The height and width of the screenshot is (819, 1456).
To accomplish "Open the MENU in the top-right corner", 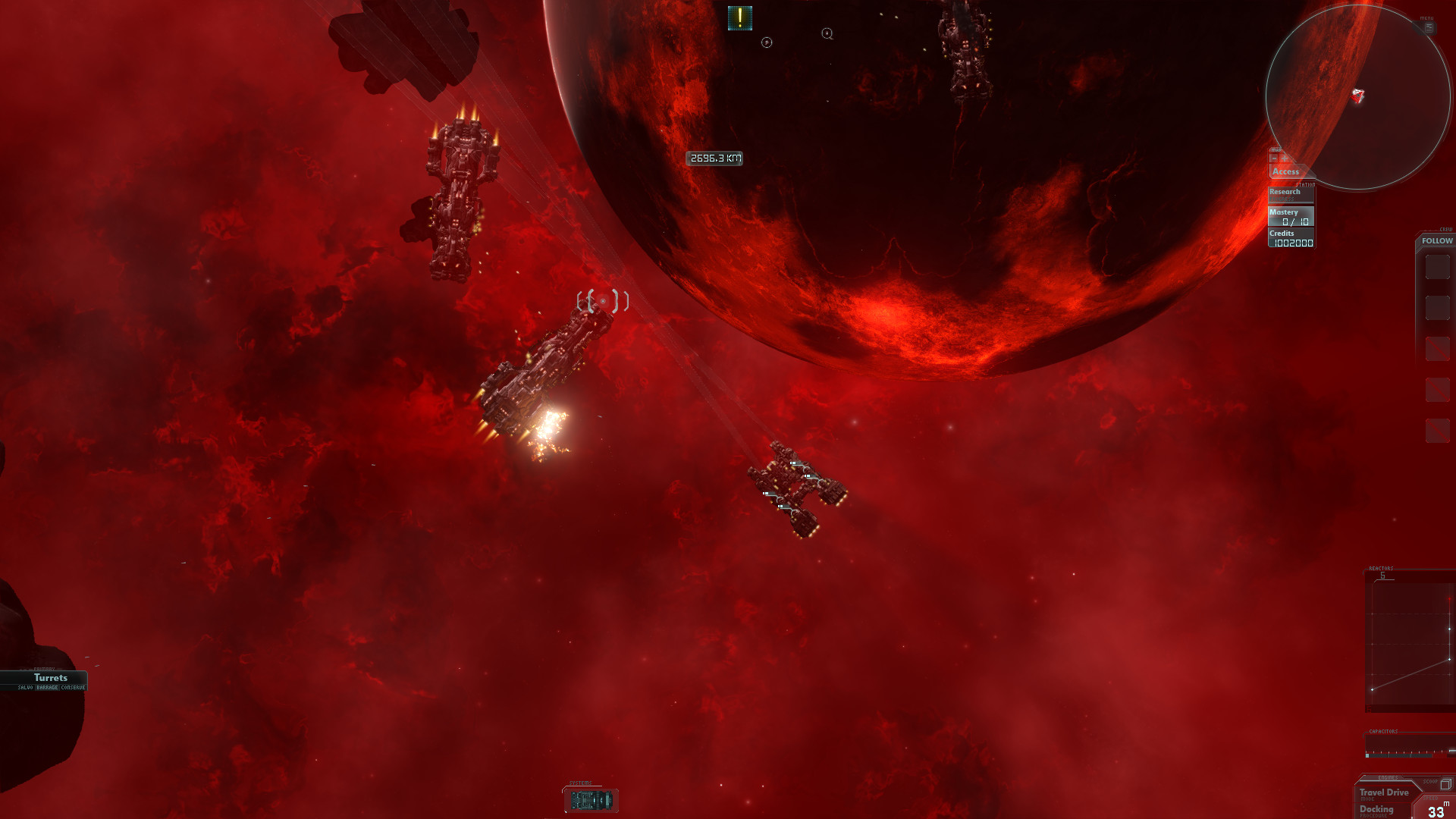I will click(1429, 27).
